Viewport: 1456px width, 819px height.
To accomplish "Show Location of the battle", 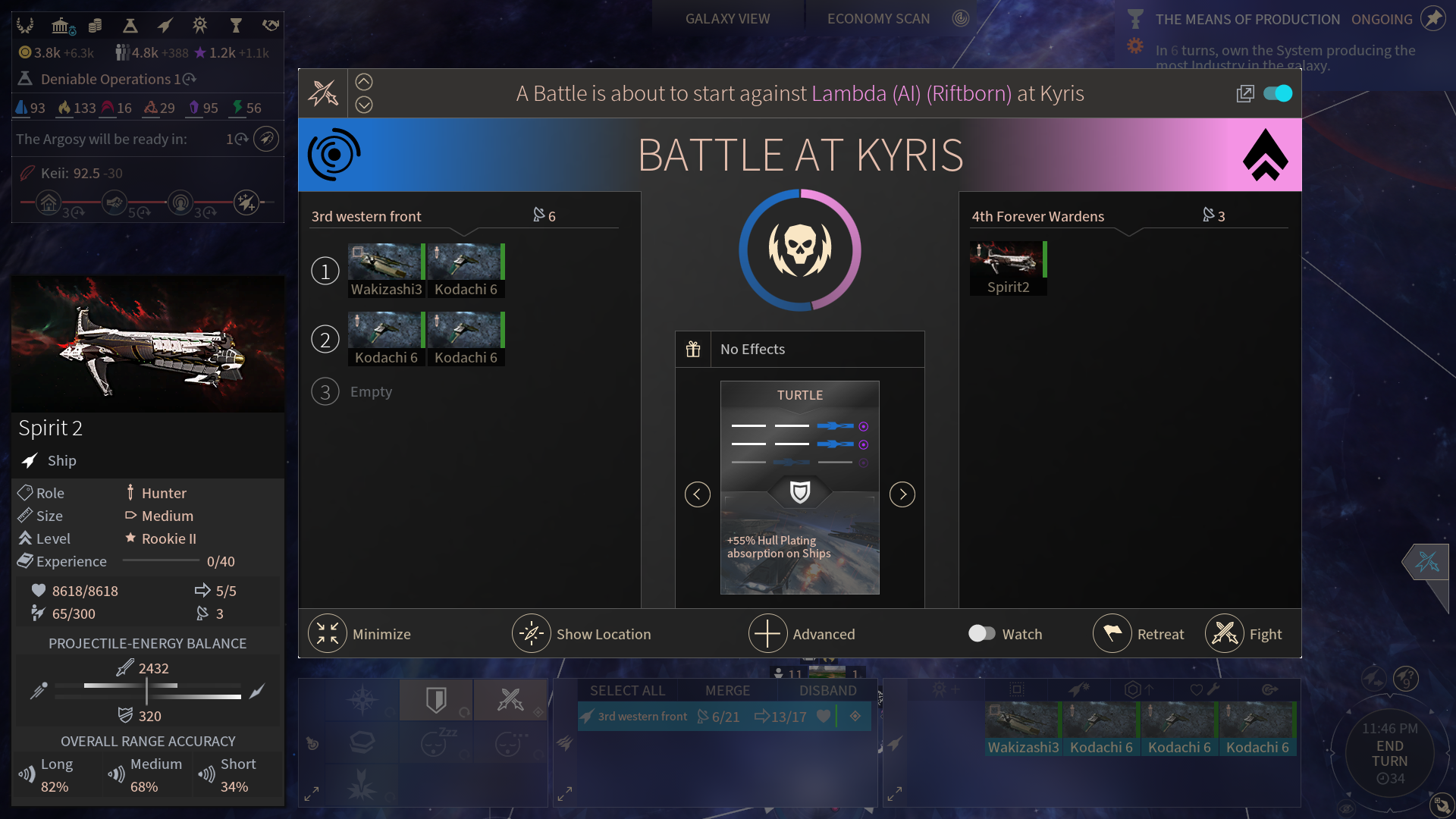I will 582,634.
